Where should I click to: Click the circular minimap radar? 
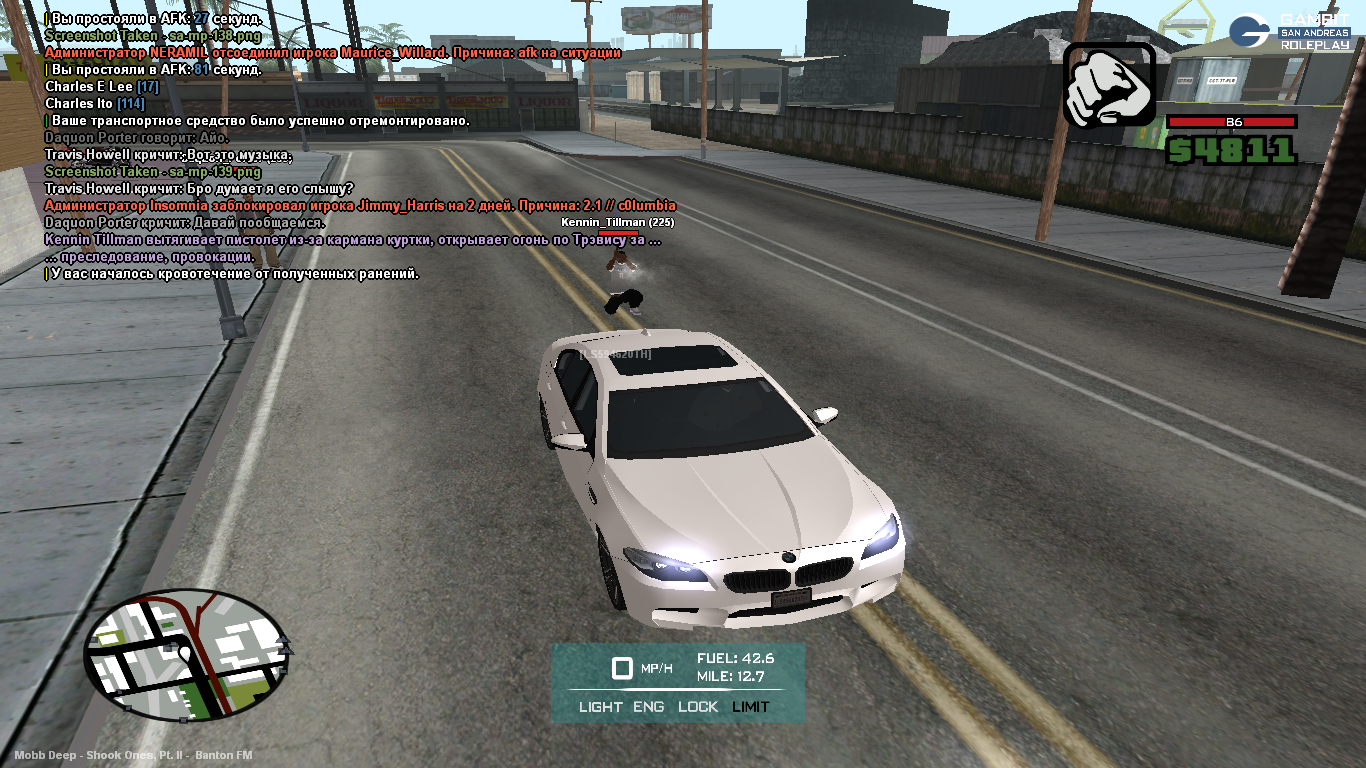point(187,655)
